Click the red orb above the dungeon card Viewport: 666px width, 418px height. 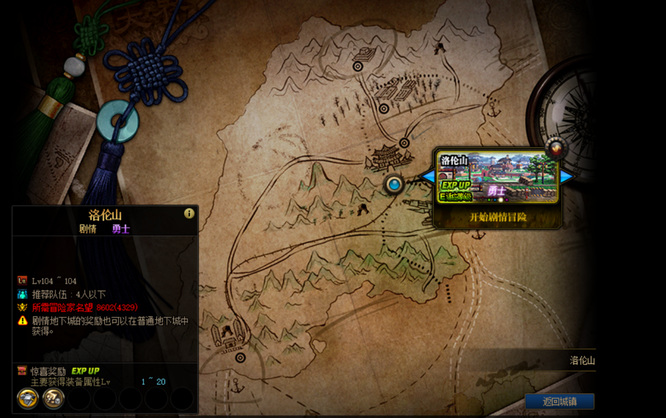coord(553,150)
